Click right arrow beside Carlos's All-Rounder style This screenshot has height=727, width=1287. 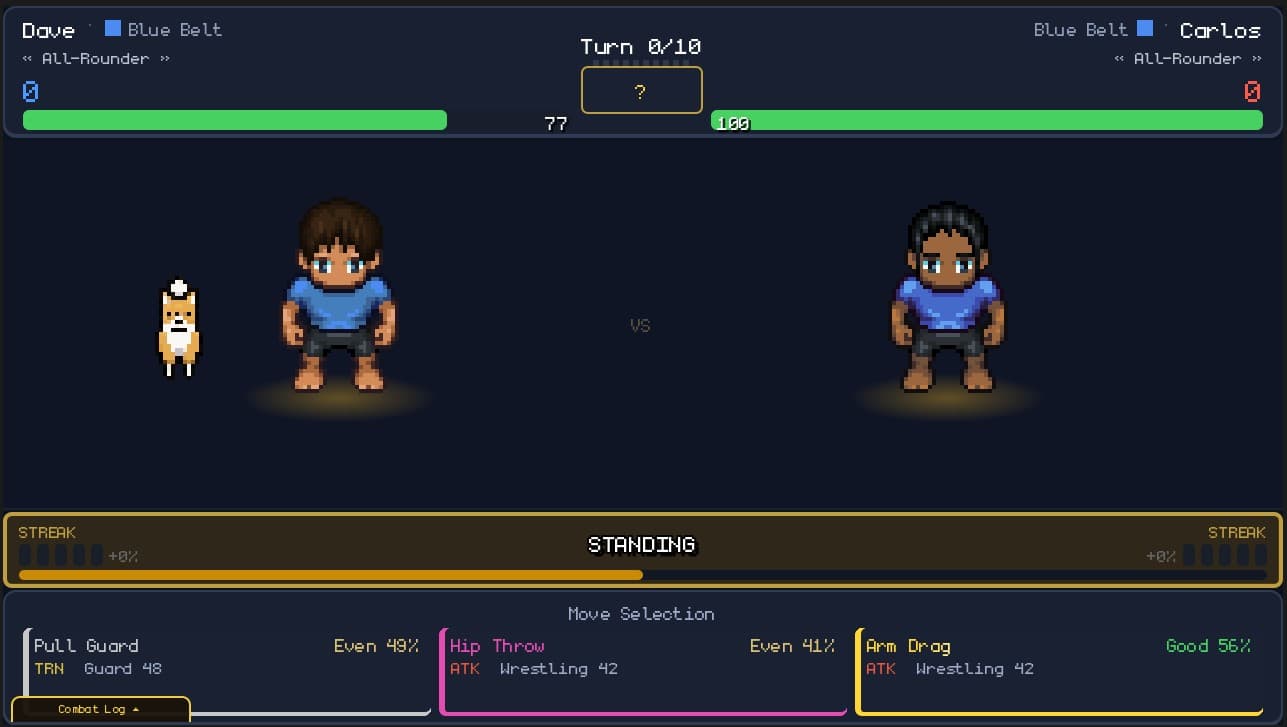[x=1259, y=58]
